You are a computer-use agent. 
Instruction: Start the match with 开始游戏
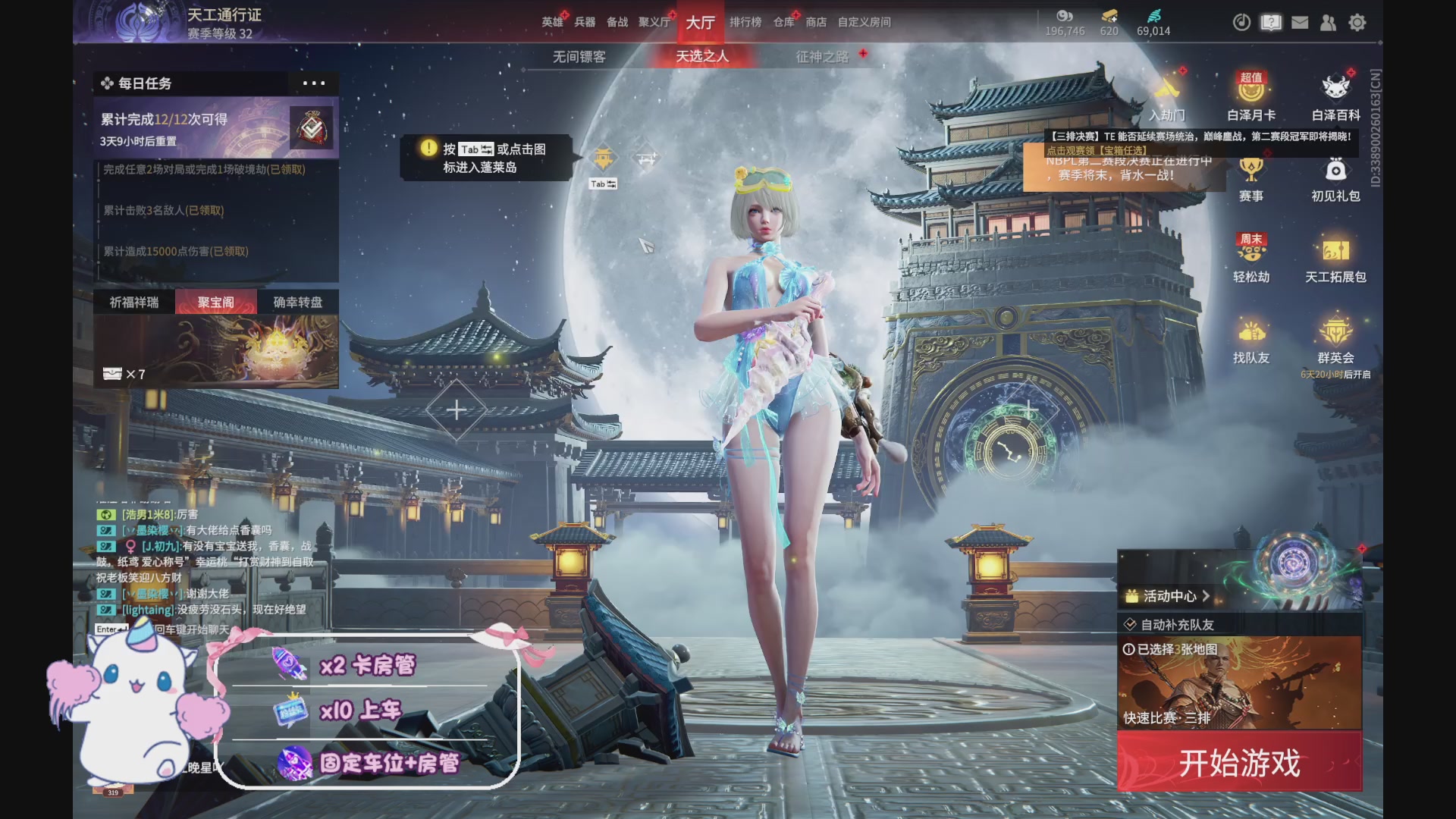coord(1239,762)
